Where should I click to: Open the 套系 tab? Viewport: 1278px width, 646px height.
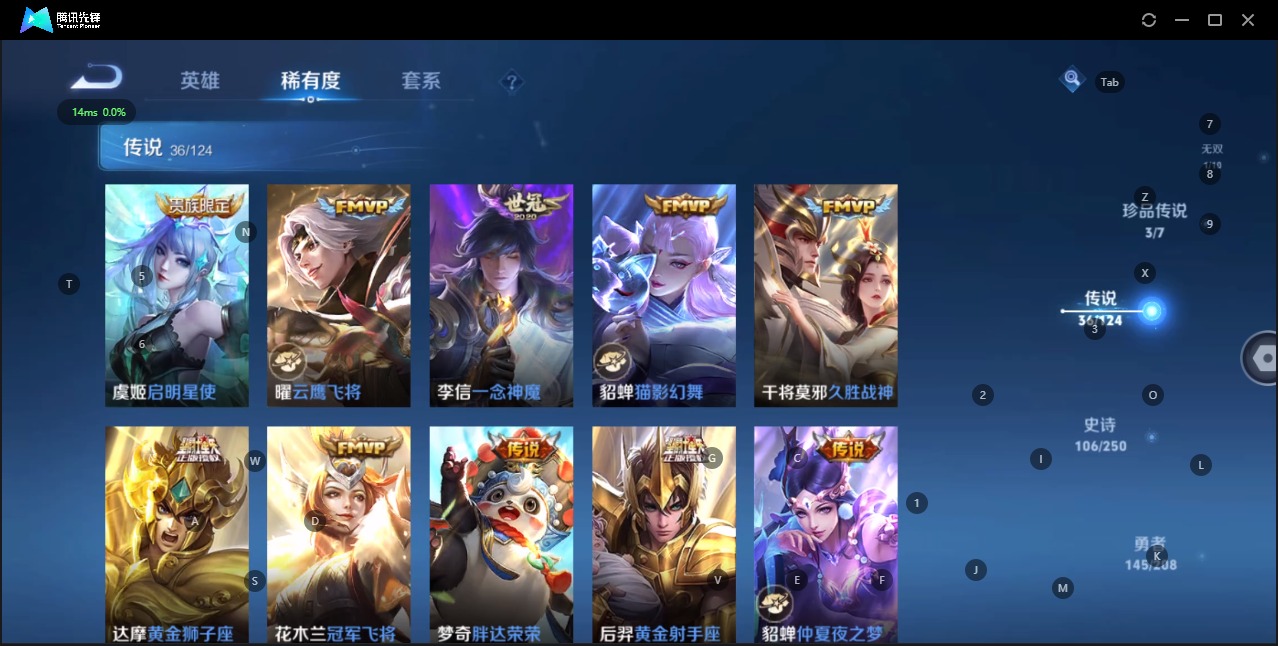(x=421, y=81)
